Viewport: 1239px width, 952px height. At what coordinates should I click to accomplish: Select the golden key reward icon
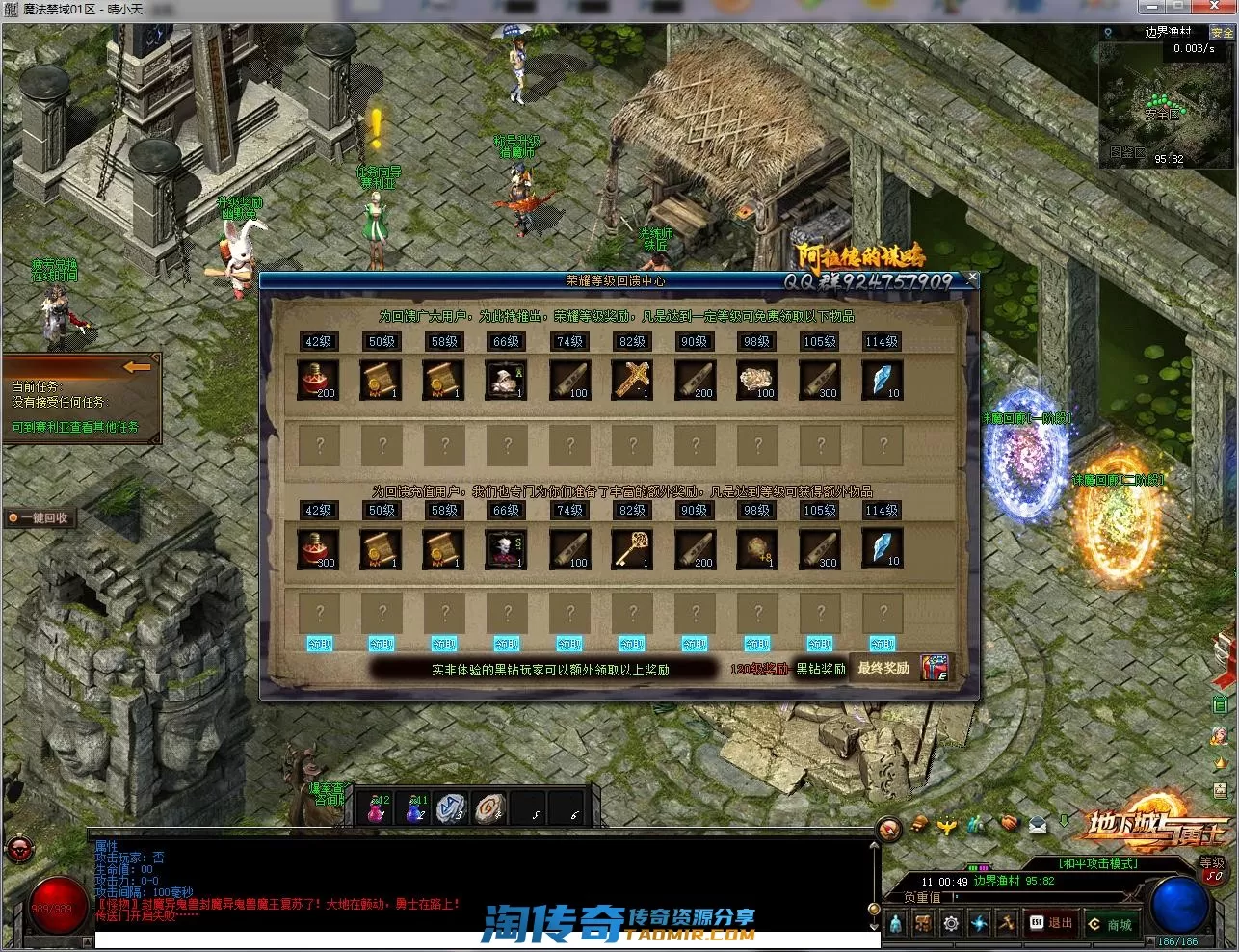pyautogui.click(x=632, y=549)
